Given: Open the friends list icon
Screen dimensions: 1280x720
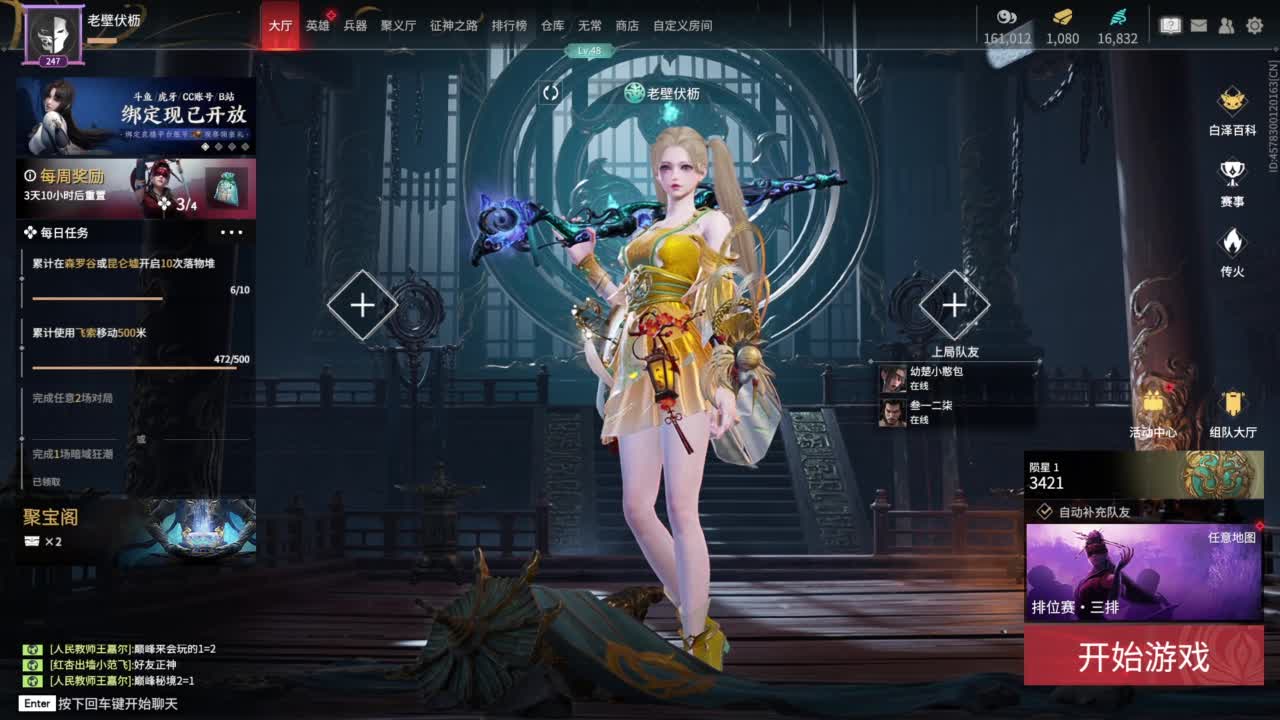Looking at the screenshot, I should [x=1226, y=26].
